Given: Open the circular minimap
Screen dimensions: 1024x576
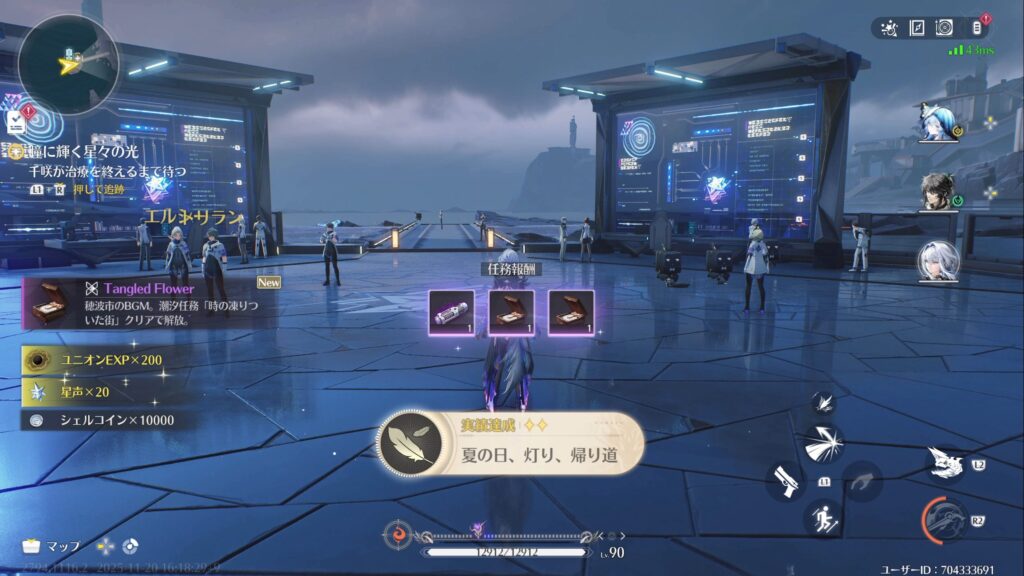Looking at the screenshot, I should tap(68, 62).
